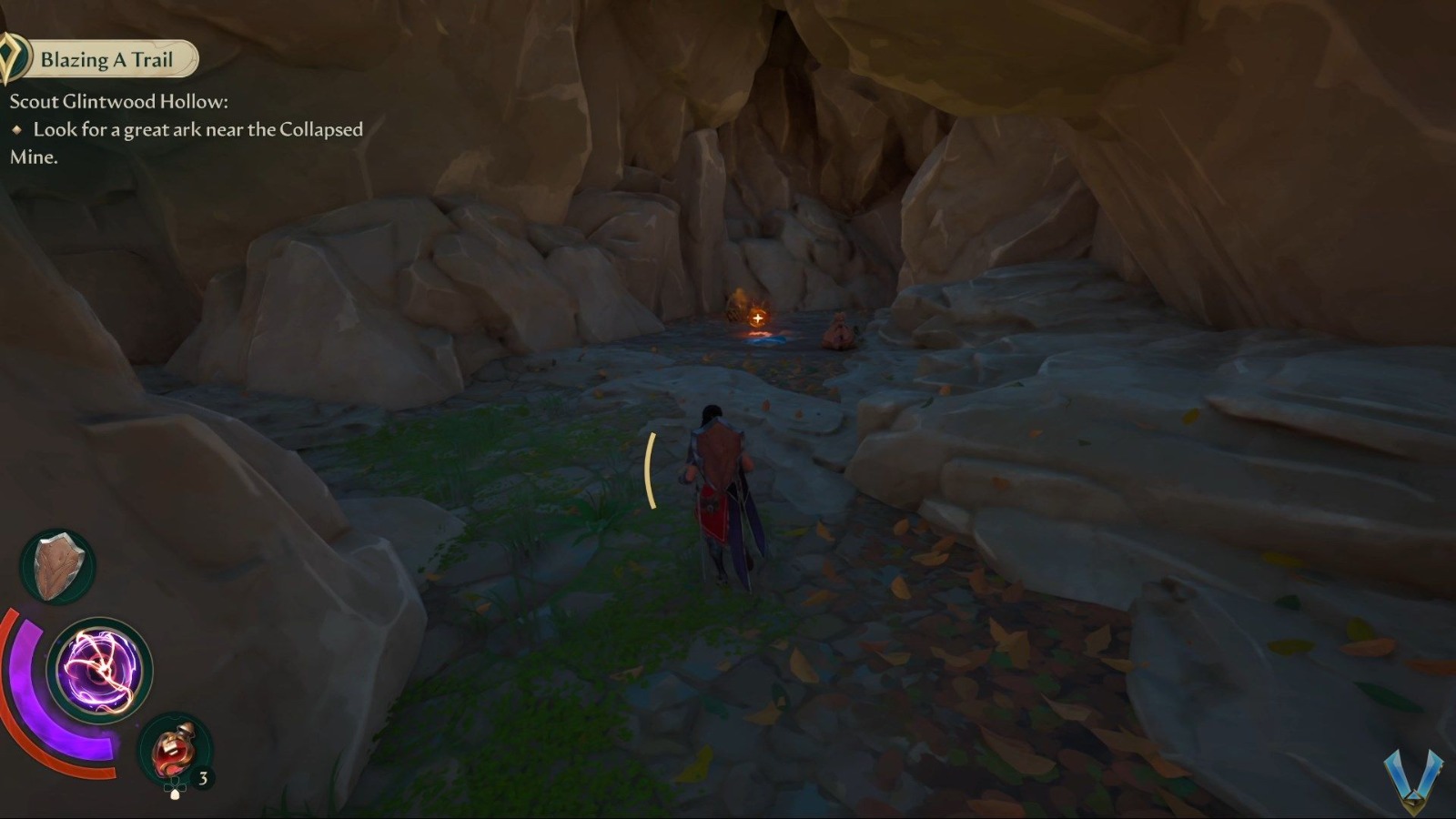Click the Scout Glintwood Hollow header text
Viewport: 1456px width, 819px height.
(119, 102)
